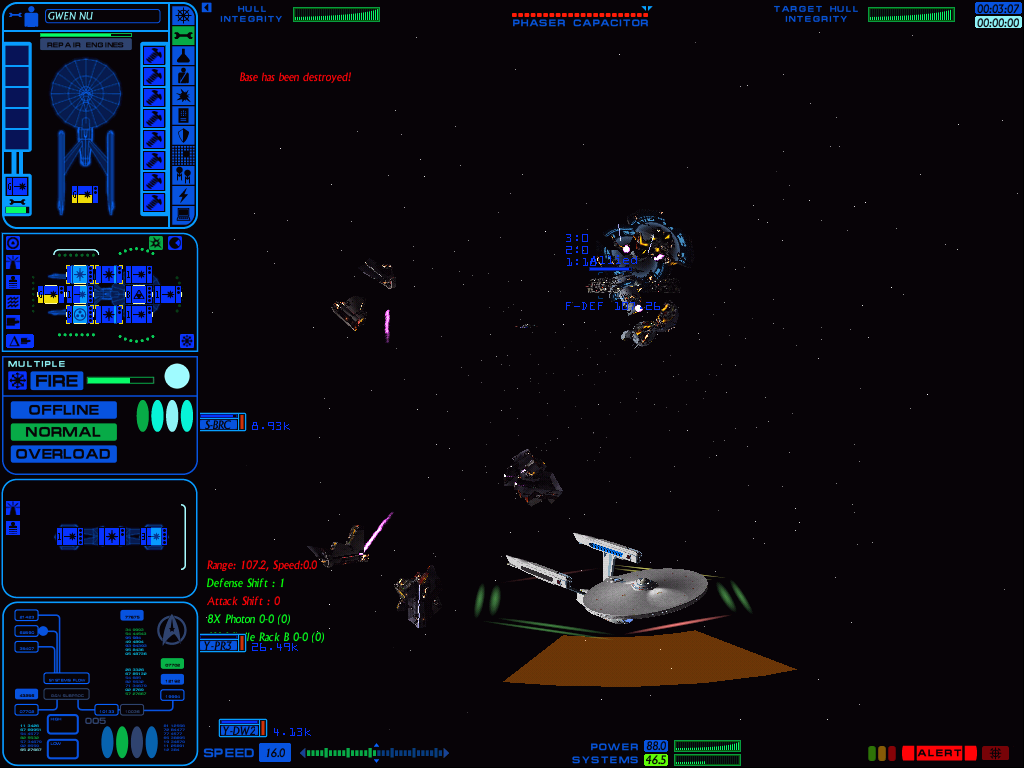Switch to the wrench repair panel

point(183,35)
